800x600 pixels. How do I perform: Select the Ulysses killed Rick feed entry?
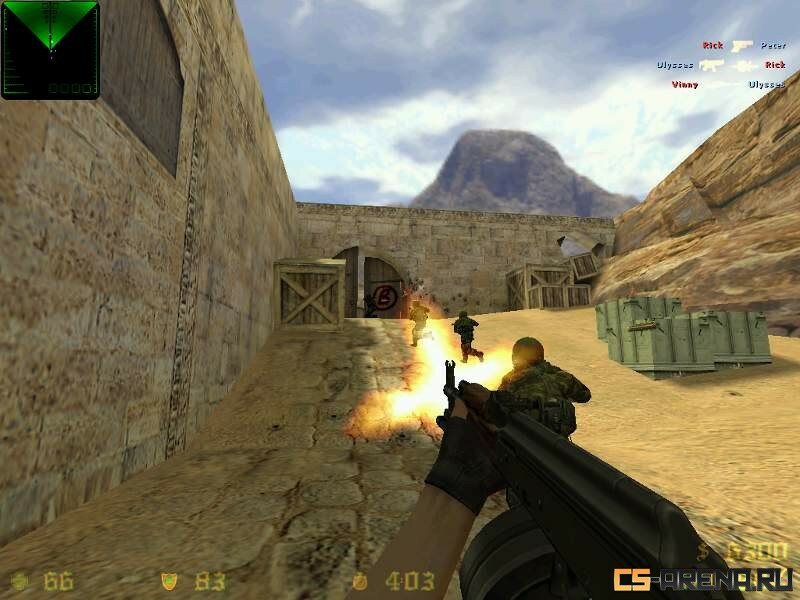pos(720,65)
